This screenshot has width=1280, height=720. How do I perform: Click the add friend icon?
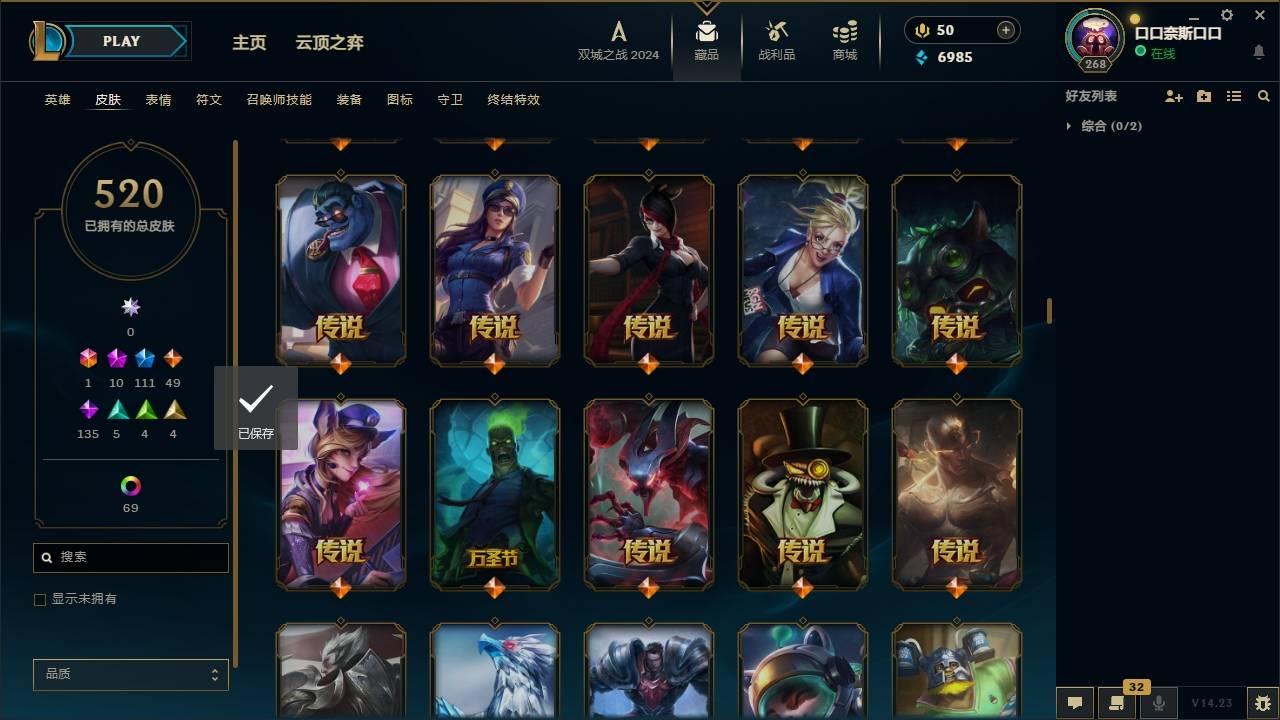[x=1174, y=96]
